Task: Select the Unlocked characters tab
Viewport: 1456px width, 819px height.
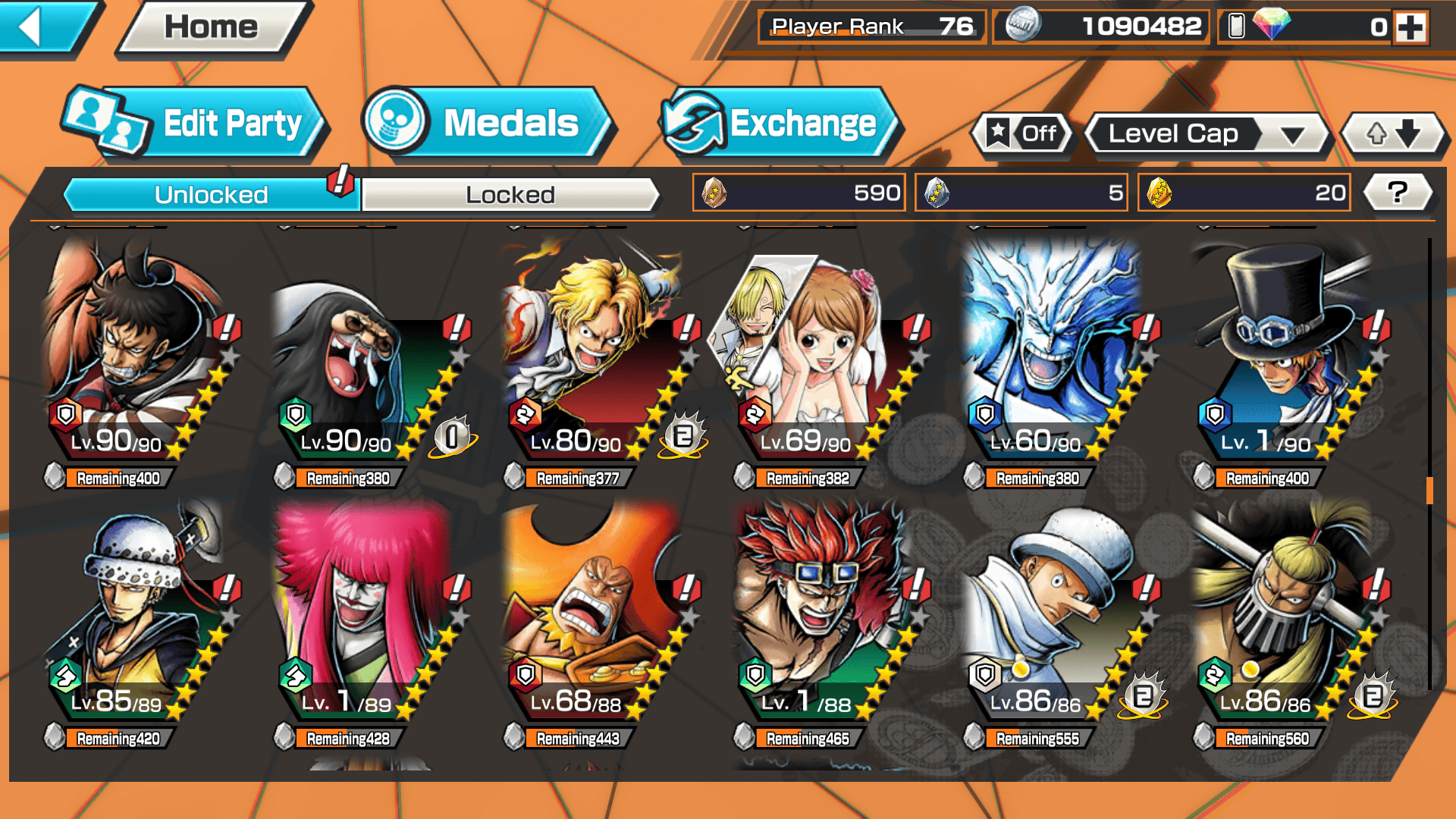Action: click(x=211, y=195)
